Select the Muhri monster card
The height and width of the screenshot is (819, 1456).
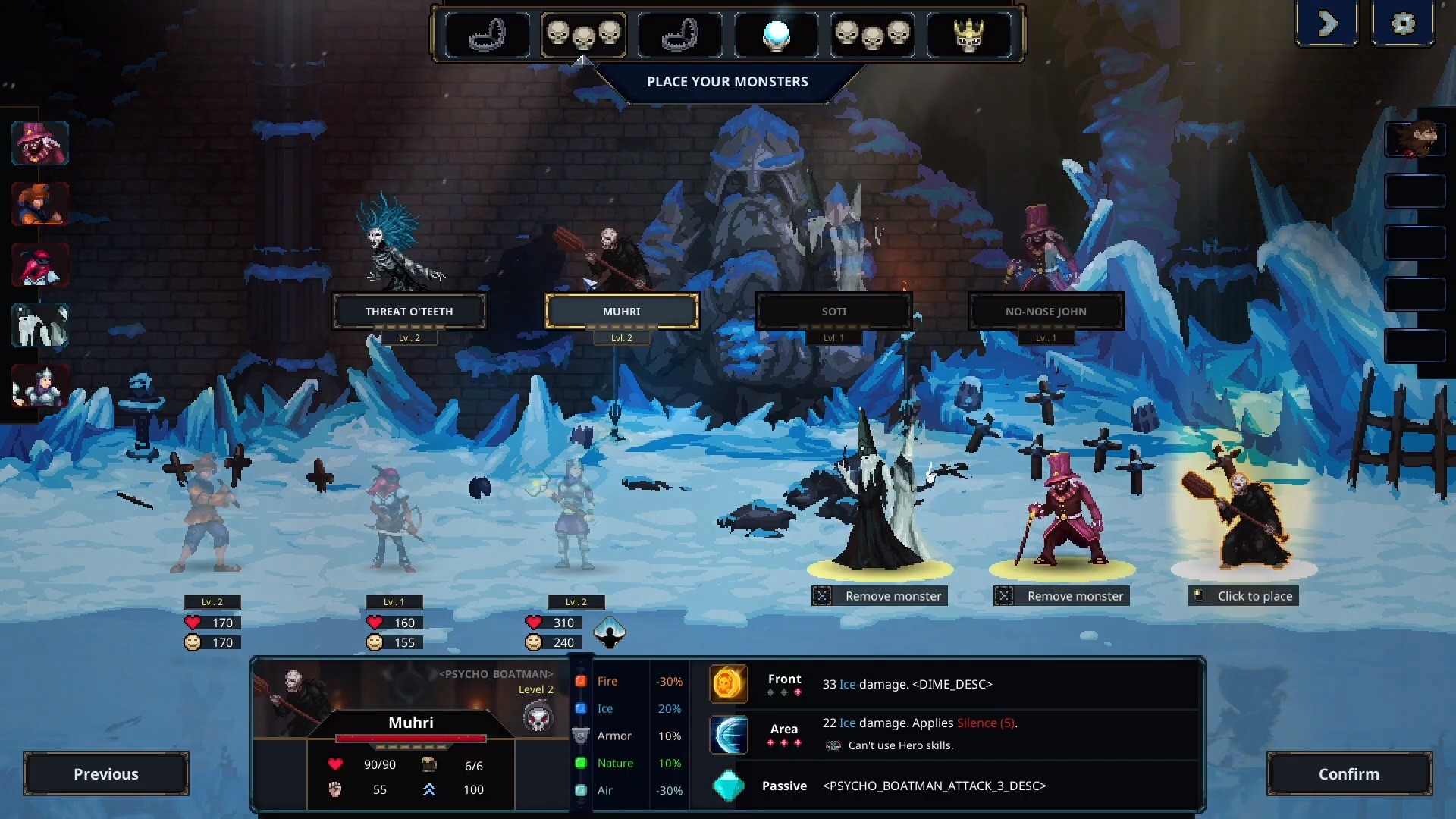pos(621,312)
